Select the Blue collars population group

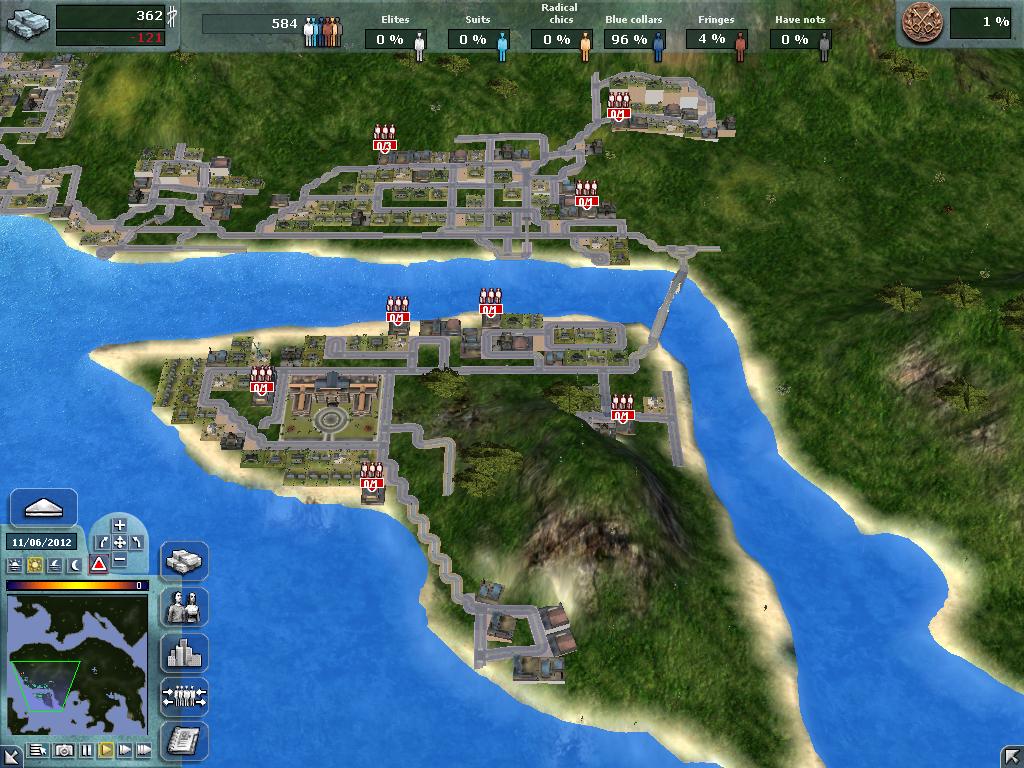pos(634,39)
